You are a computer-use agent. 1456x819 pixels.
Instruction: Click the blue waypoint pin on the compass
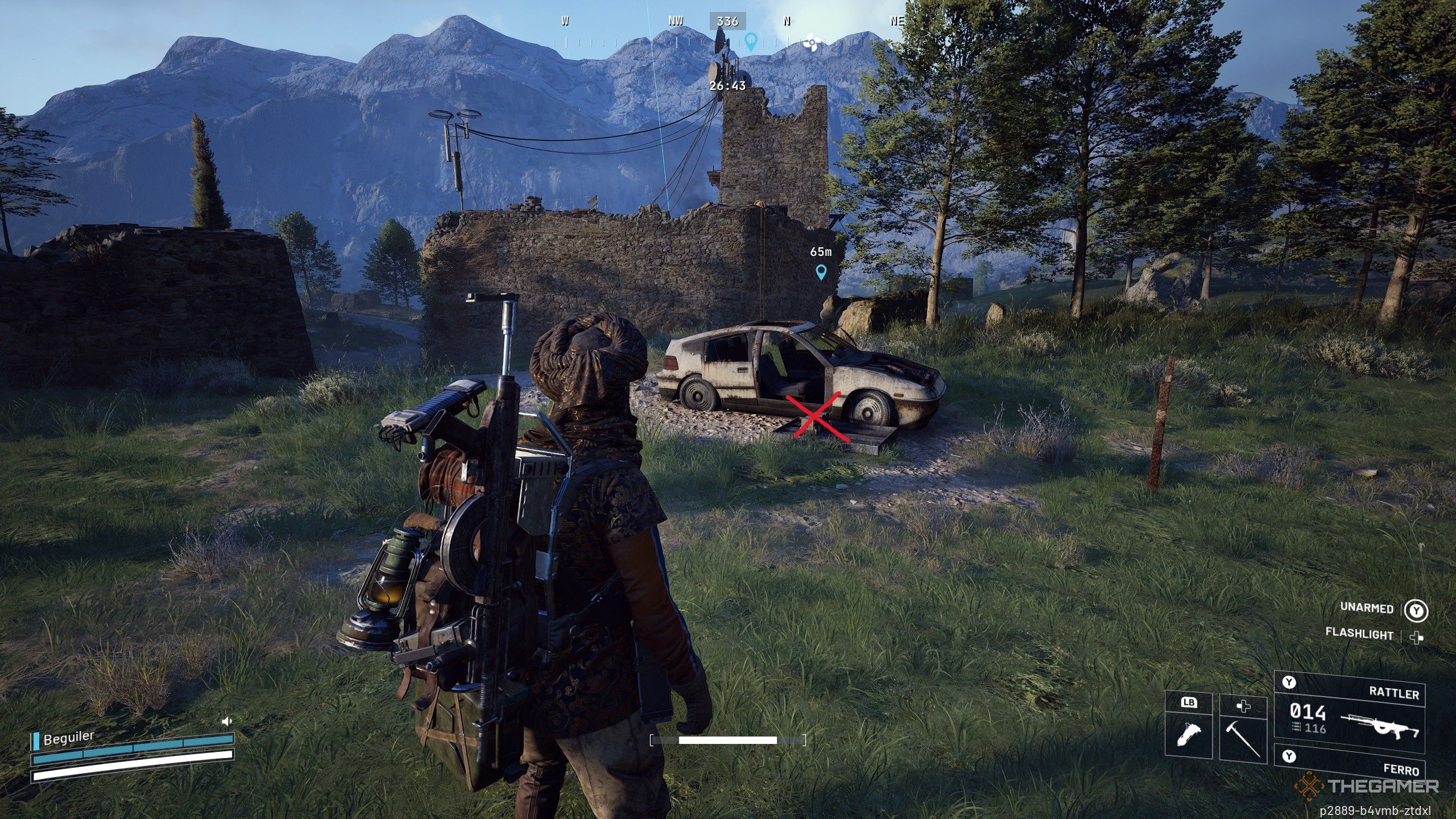pyautogui.click(x=751, y=41)
